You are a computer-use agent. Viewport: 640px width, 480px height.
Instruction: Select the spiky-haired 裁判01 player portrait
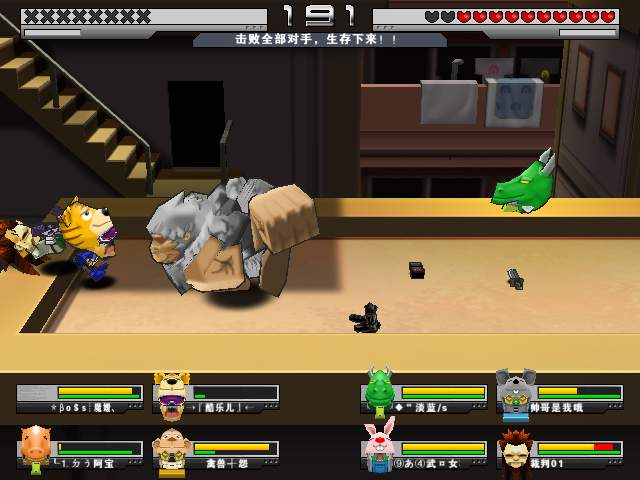[516, 446]
